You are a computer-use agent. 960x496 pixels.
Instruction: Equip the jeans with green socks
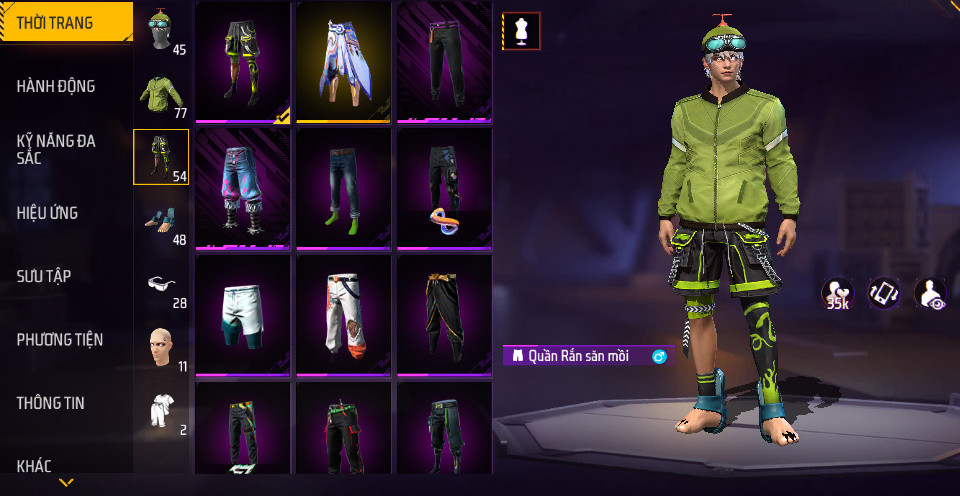point(343,187)
